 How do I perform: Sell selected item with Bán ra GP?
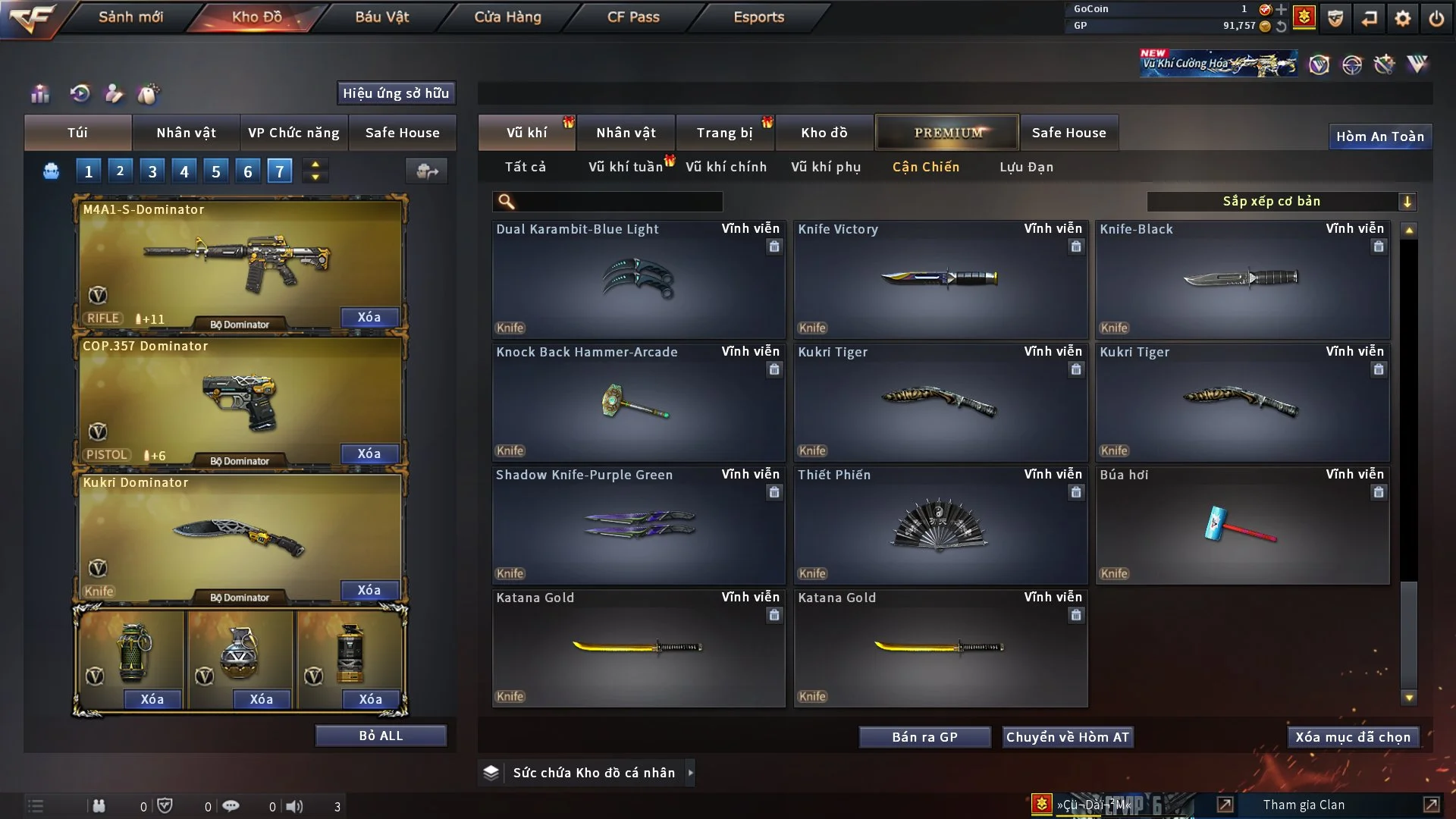click(924, 737)
